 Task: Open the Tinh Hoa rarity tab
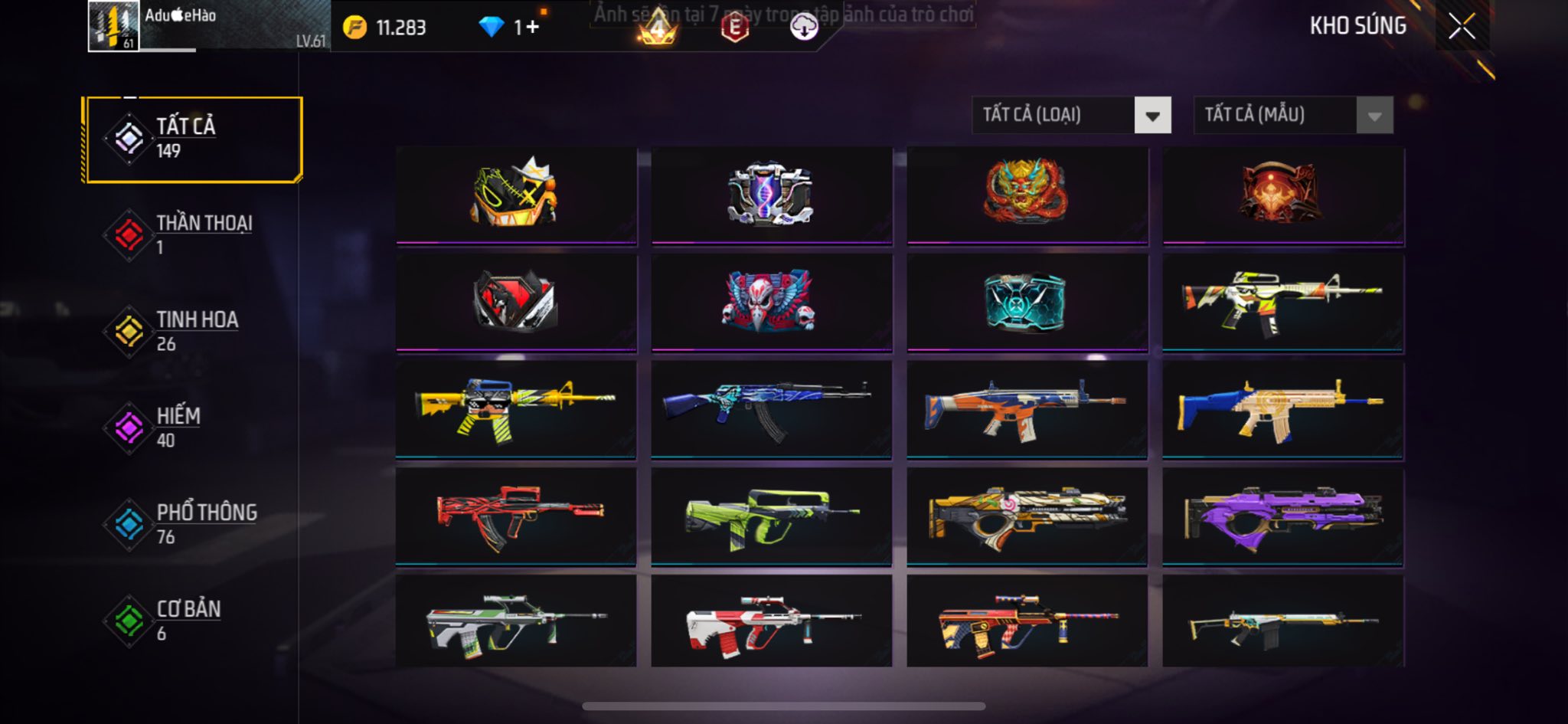(x=193, y=332)
